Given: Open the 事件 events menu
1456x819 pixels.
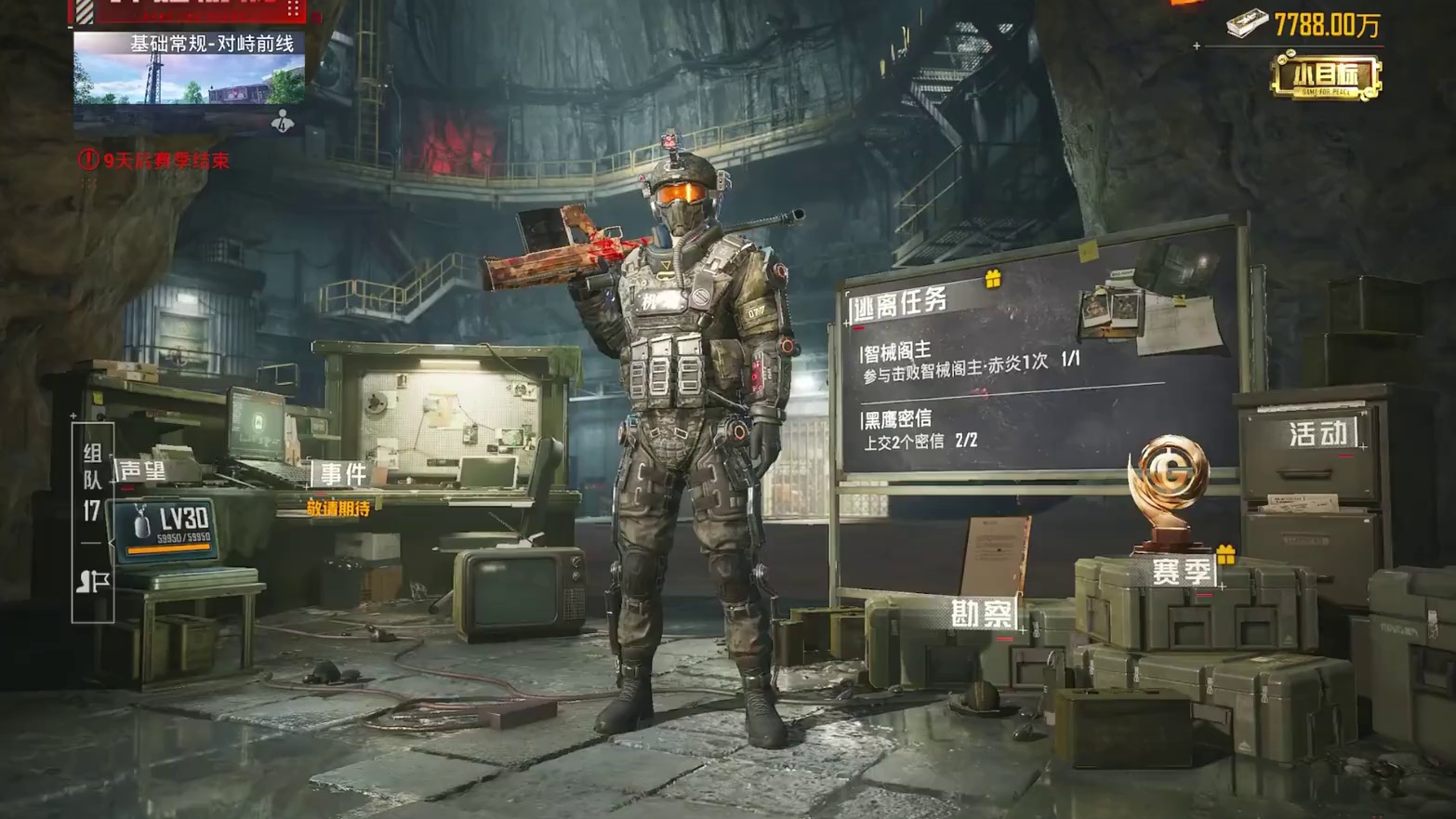Looking at the screenshot, I should 343,474.
